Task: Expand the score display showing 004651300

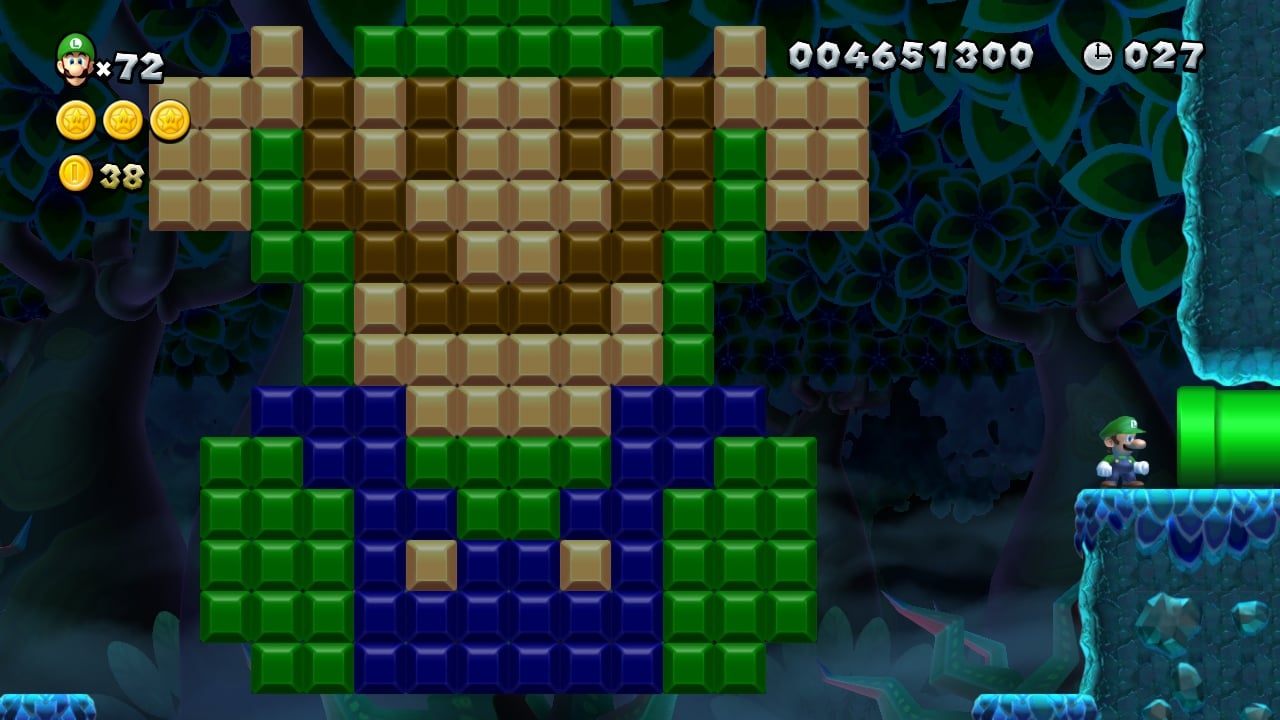Action: tap(912, 55)
